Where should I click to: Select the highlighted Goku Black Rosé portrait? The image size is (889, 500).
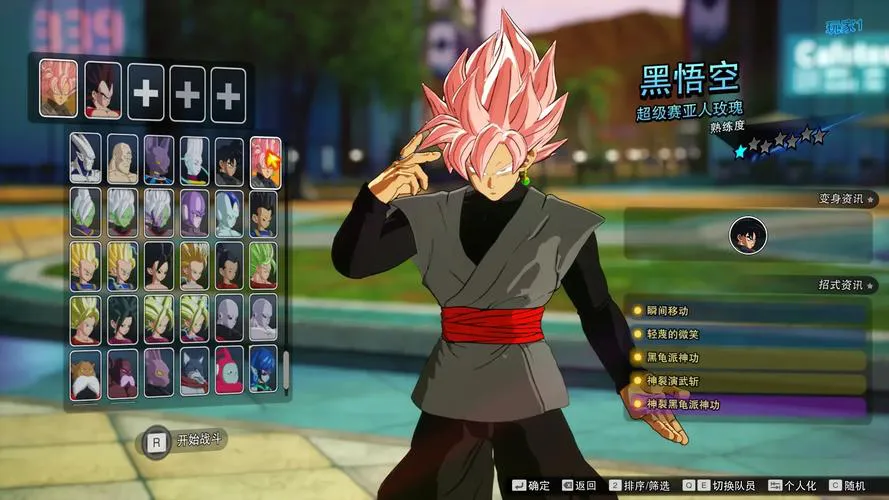click(265, 160)
